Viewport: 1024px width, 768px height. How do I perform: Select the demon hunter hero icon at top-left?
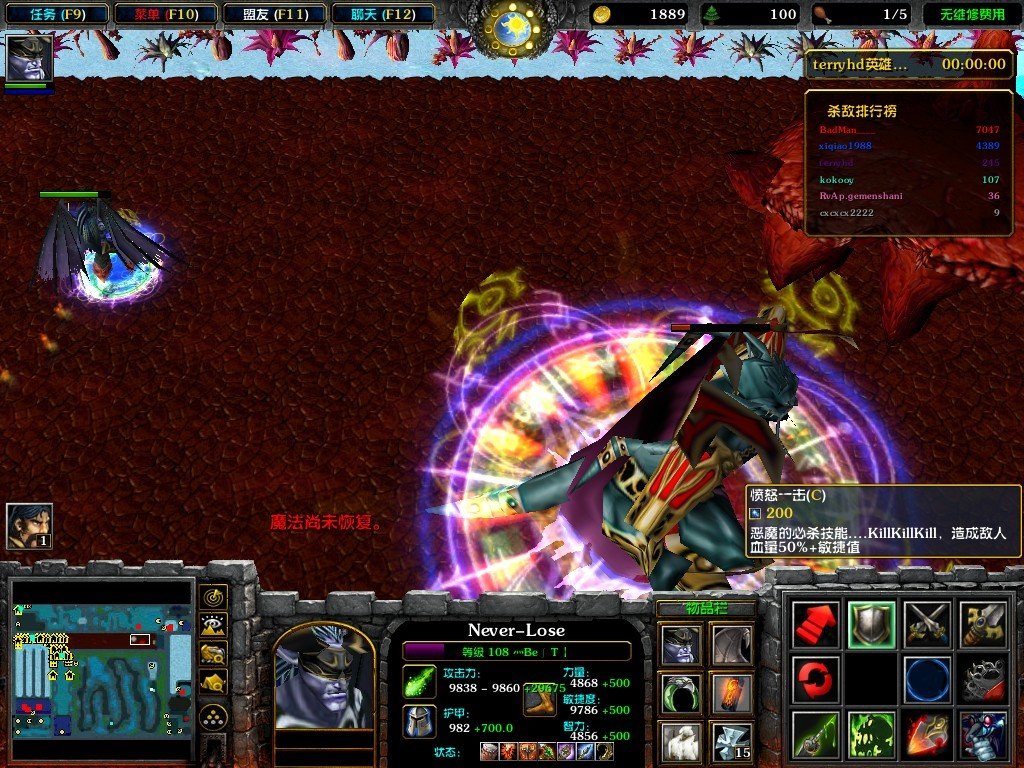pos(29,58)
